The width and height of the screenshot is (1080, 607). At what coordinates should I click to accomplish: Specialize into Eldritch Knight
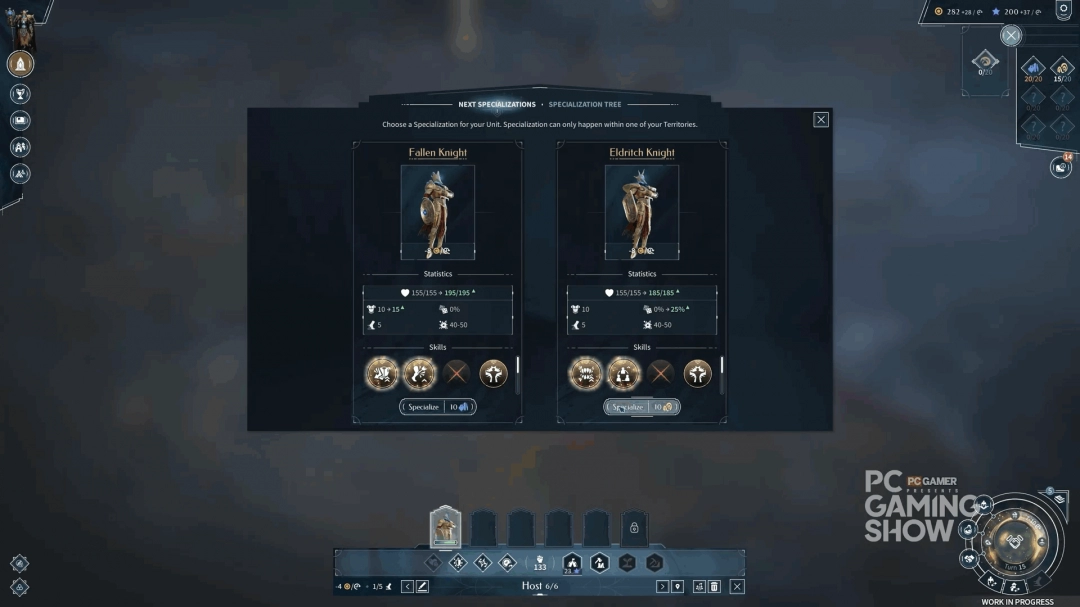point(642,407)
